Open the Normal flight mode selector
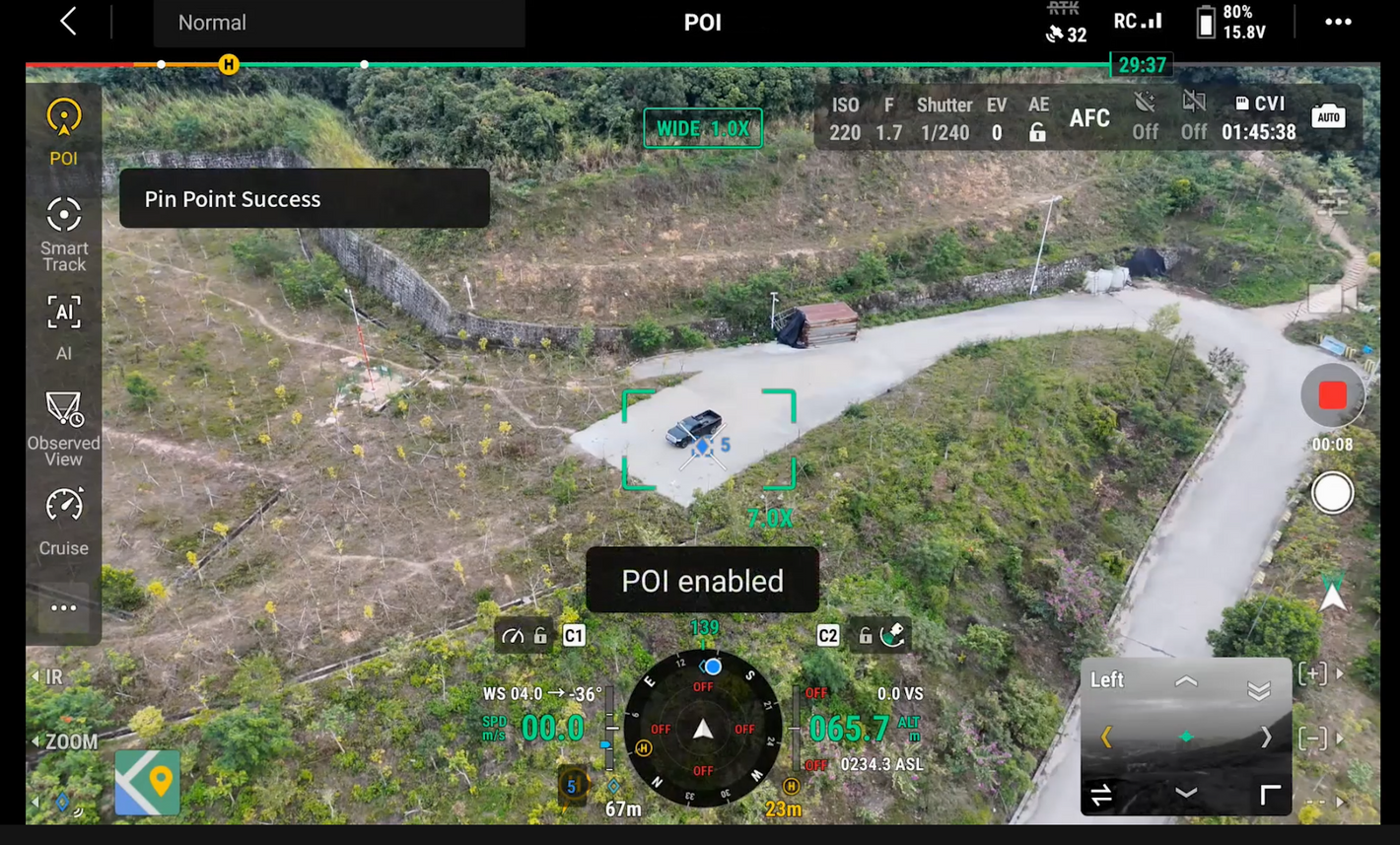Viewport: 1400px width, 845px height. click(x=338, y=23)
